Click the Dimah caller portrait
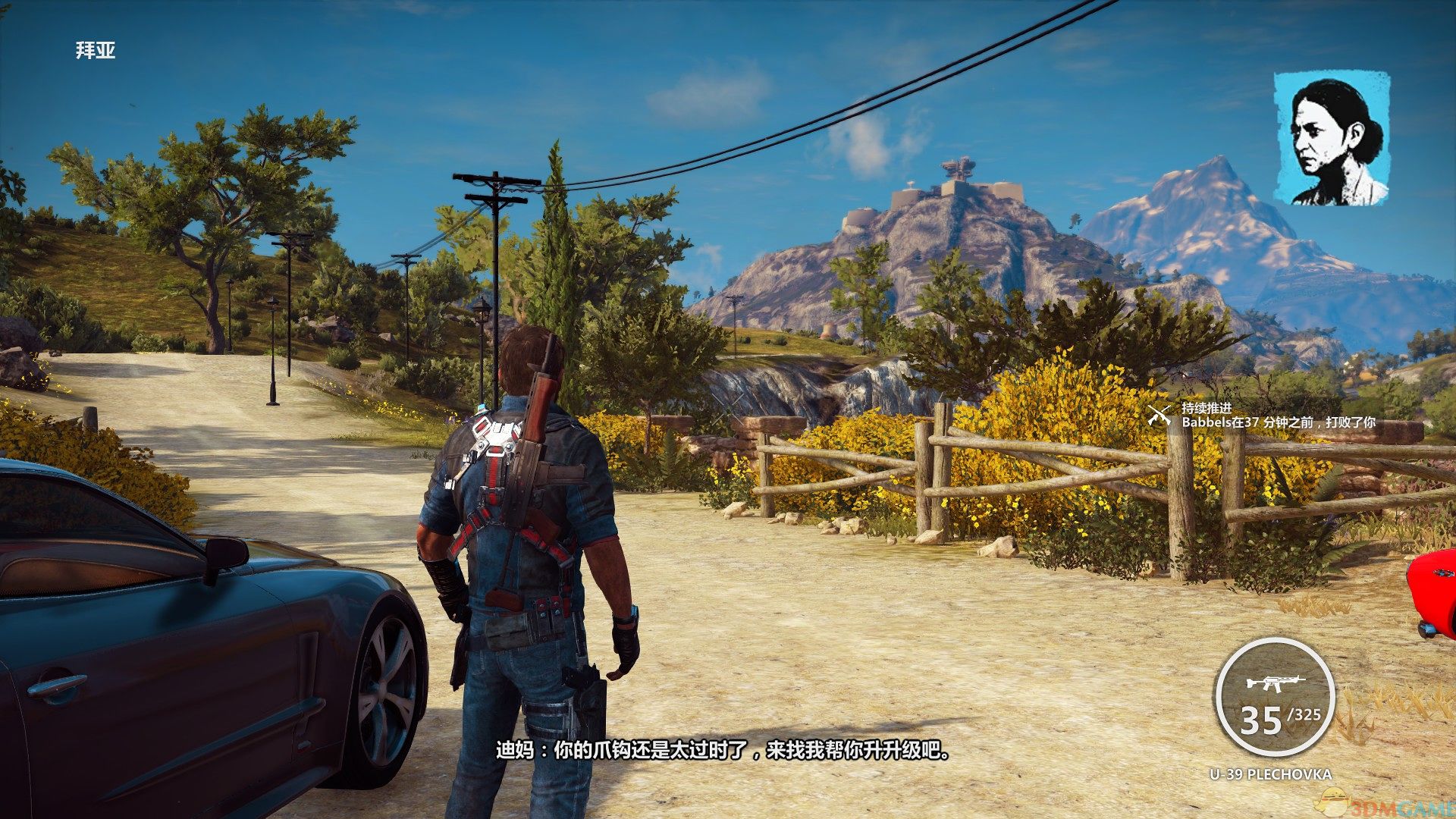 [1332, 138]
